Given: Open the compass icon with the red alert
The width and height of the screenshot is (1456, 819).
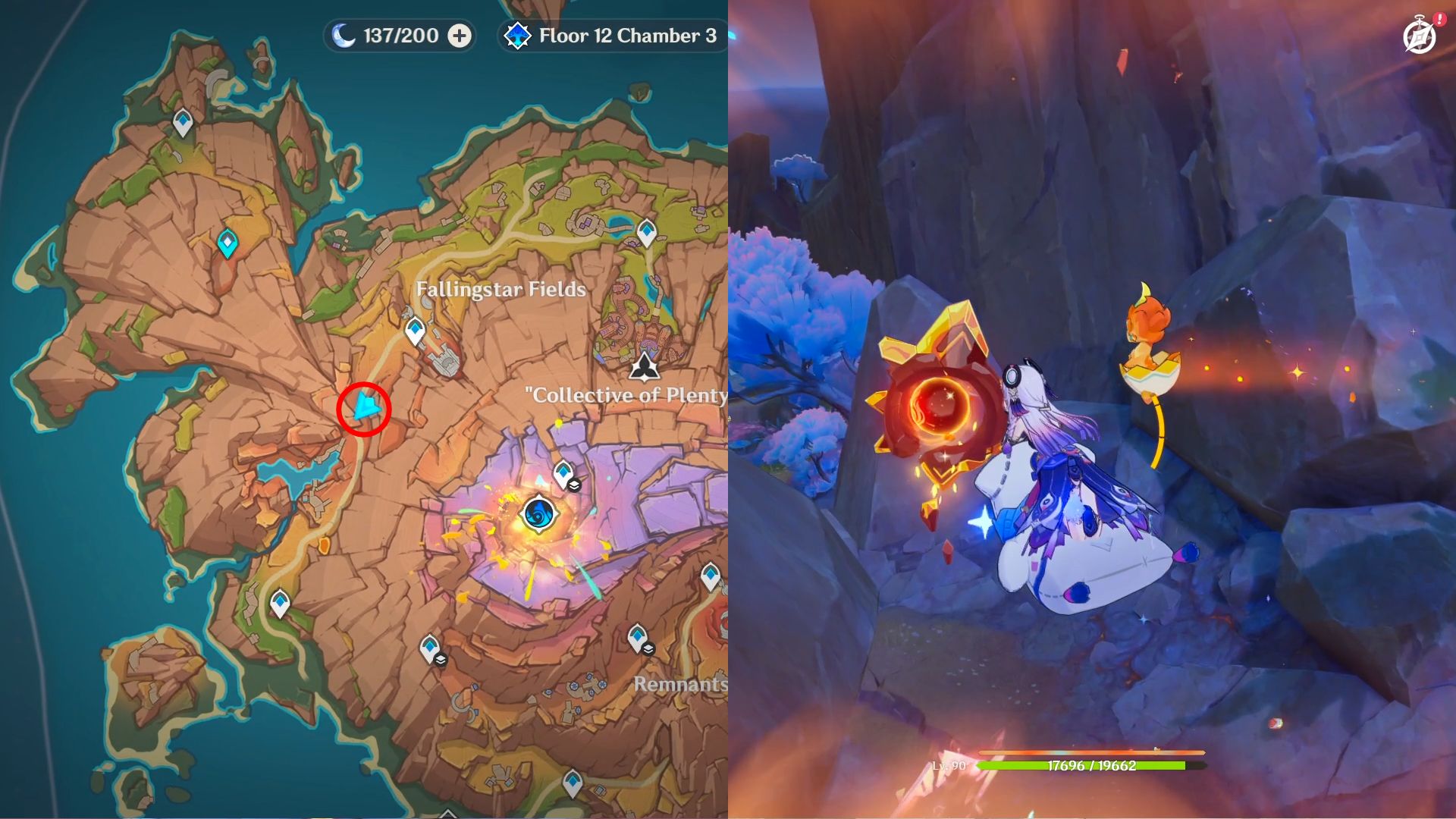Looking at the screenshot, I should 1420,36.
